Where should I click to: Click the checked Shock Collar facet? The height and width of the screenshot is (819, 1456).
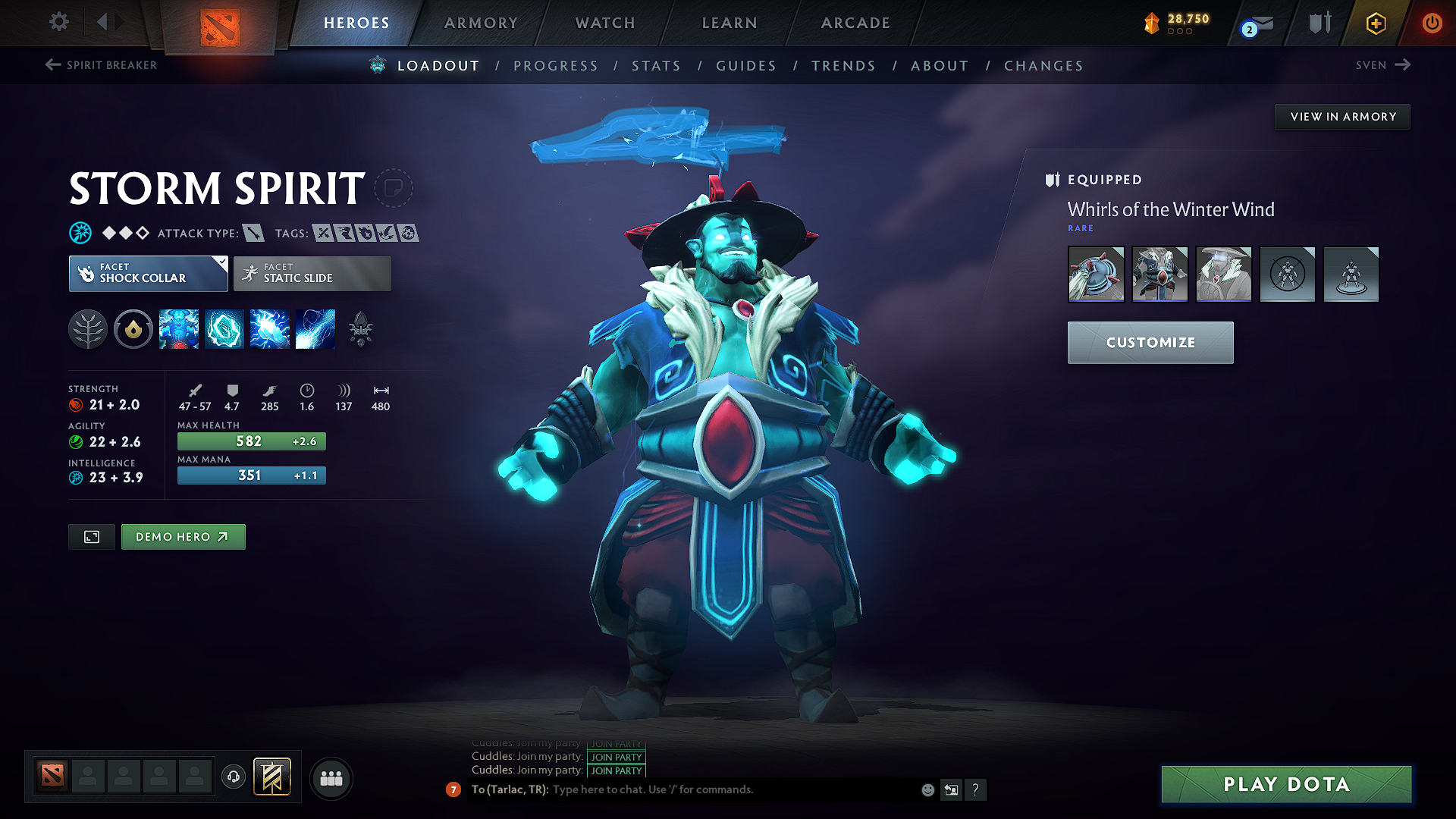click(x=148, y=274)
